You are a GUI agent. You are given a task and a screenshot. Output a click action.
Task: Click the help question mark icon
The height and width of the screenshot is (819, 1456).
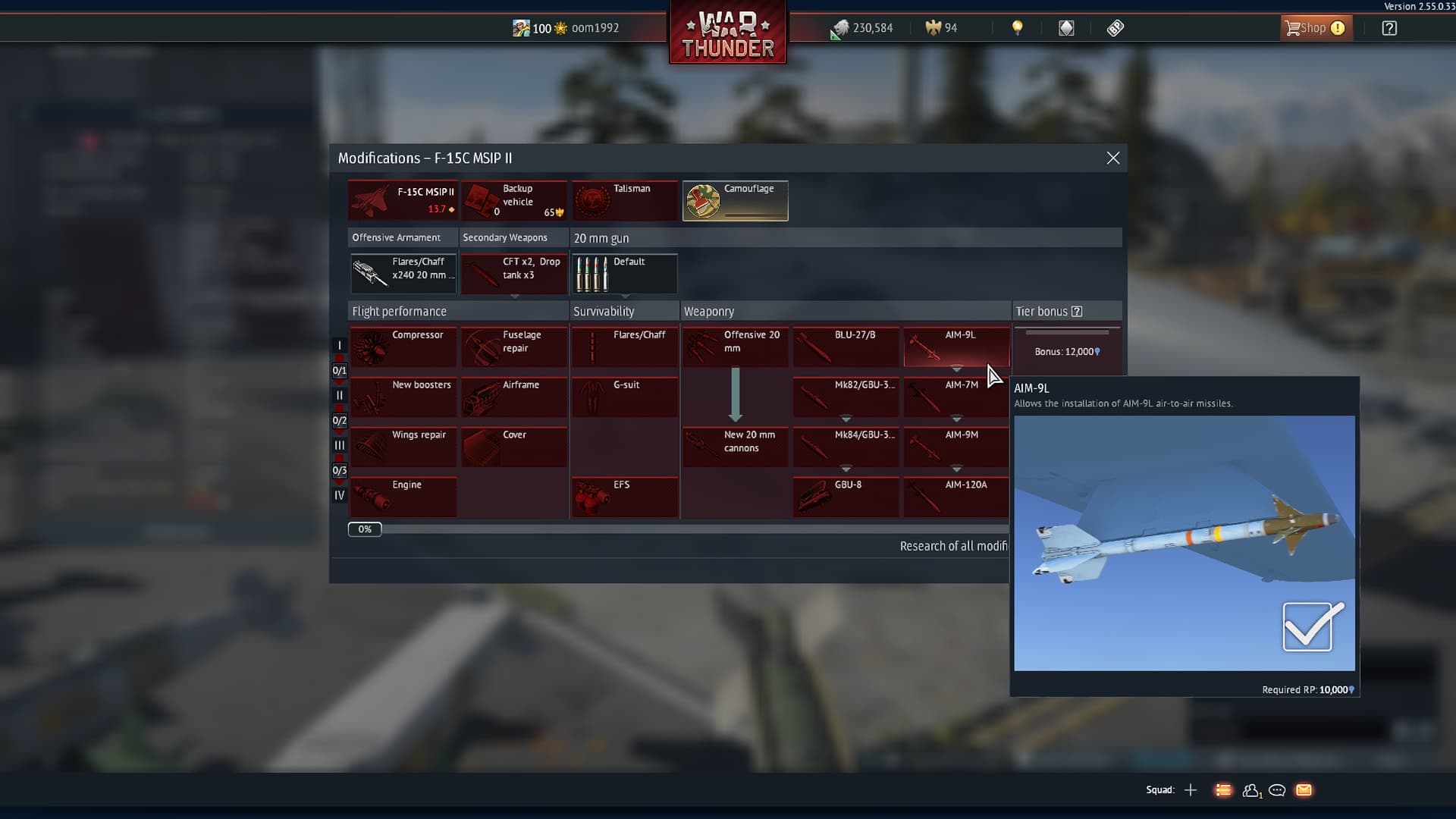(x=1389, y=28)
